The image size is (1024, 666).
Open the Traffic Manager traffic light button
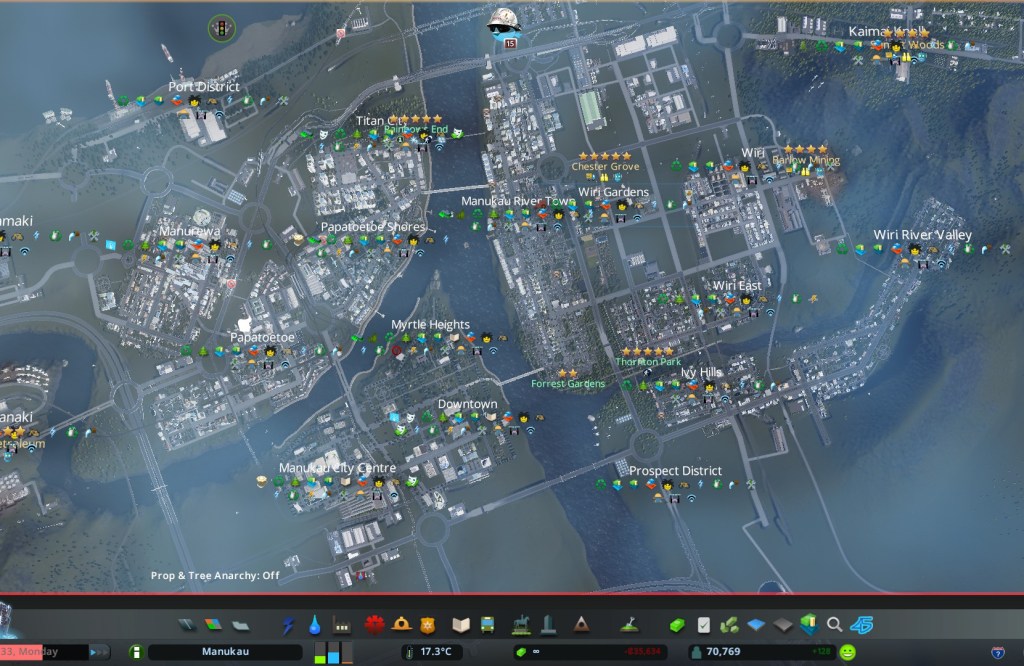point(219,29)
